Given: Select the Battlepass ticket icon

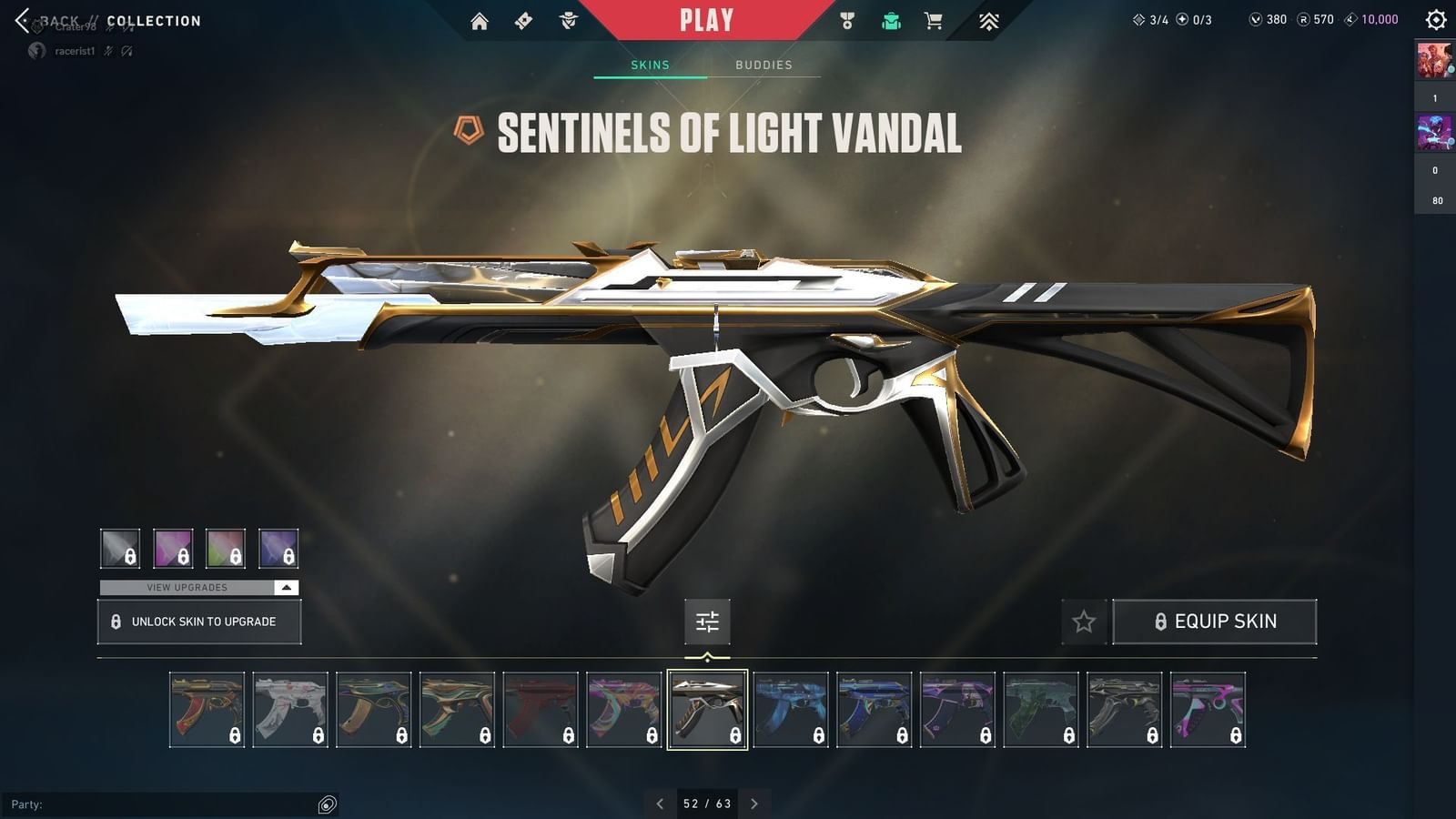Looking at the screenshot, I should click(523, 19).
